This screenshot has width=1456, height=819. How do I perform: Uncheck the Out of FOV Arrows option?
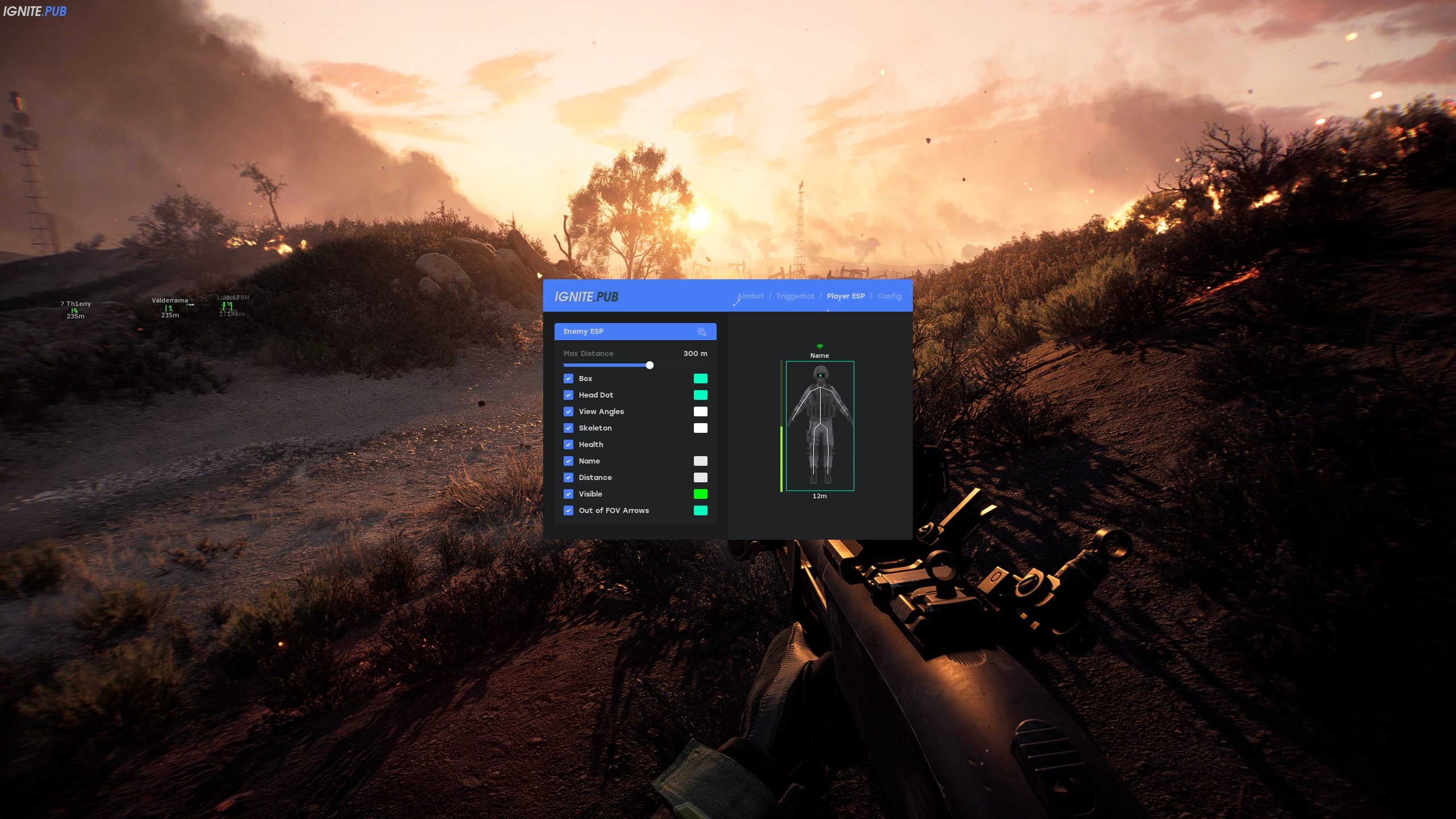[x=569, y=510]
